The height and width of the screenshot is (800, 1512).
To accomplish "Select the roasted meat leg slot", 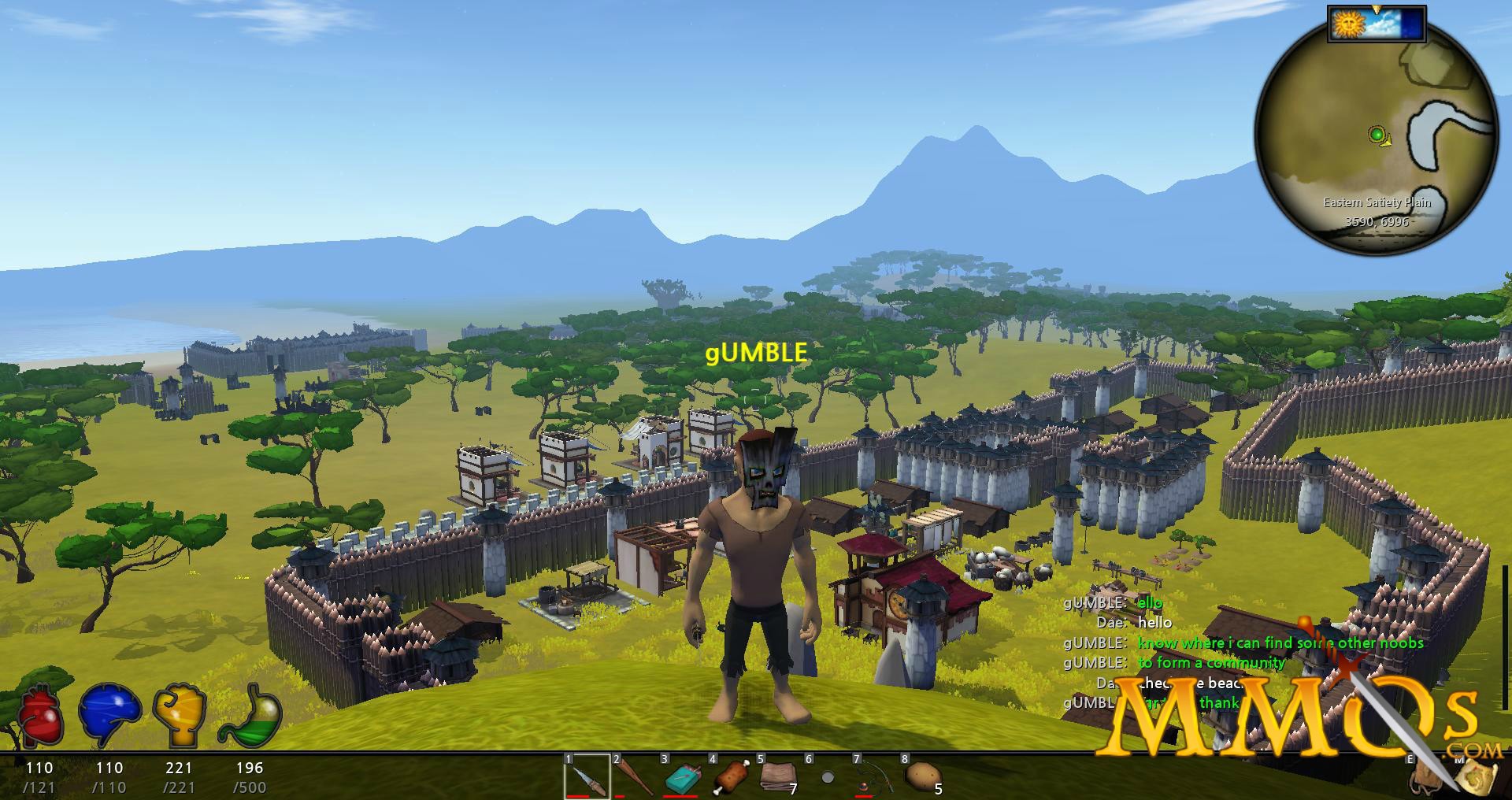I will 731,777.
